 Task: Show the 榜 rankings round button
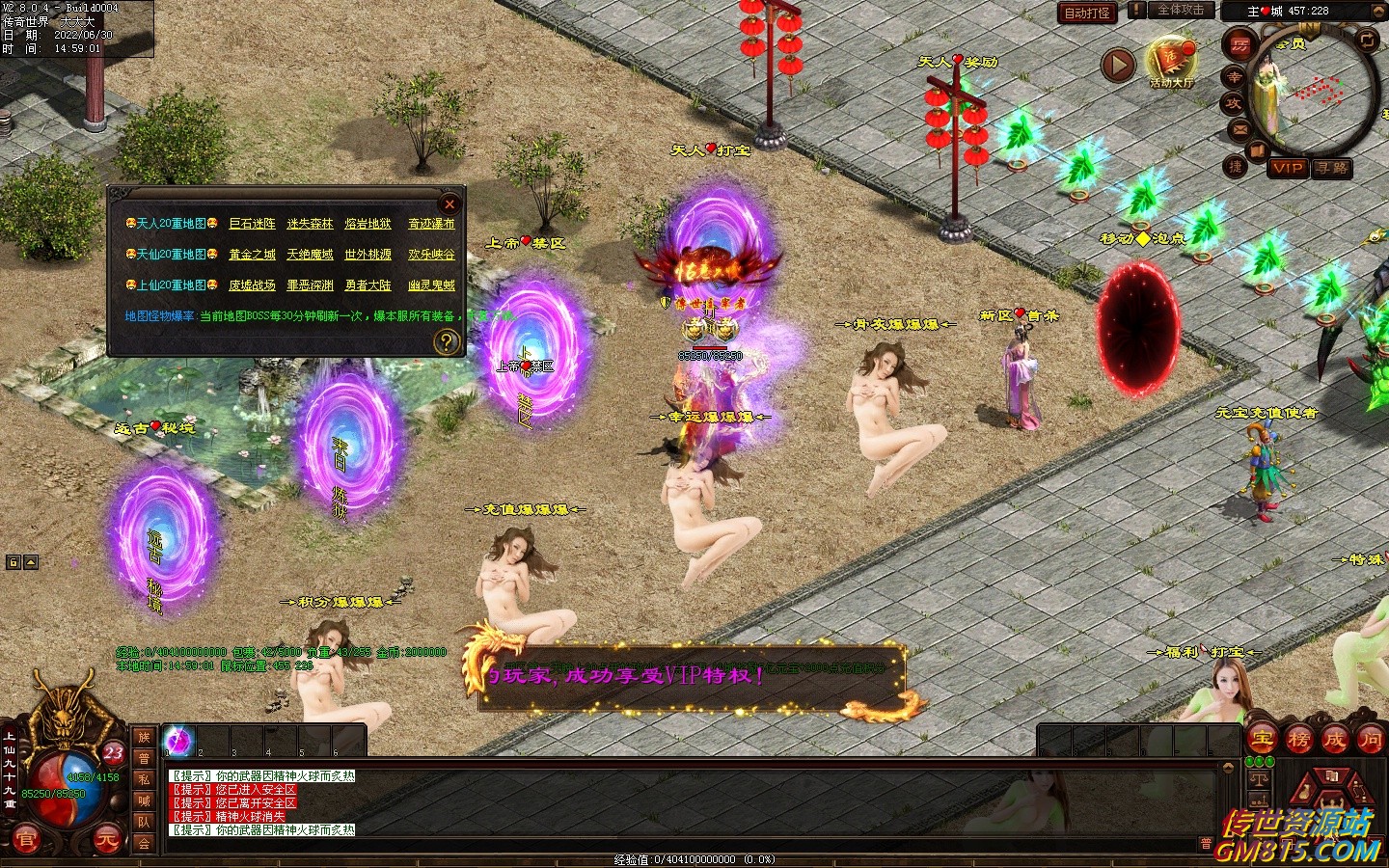1298,740
